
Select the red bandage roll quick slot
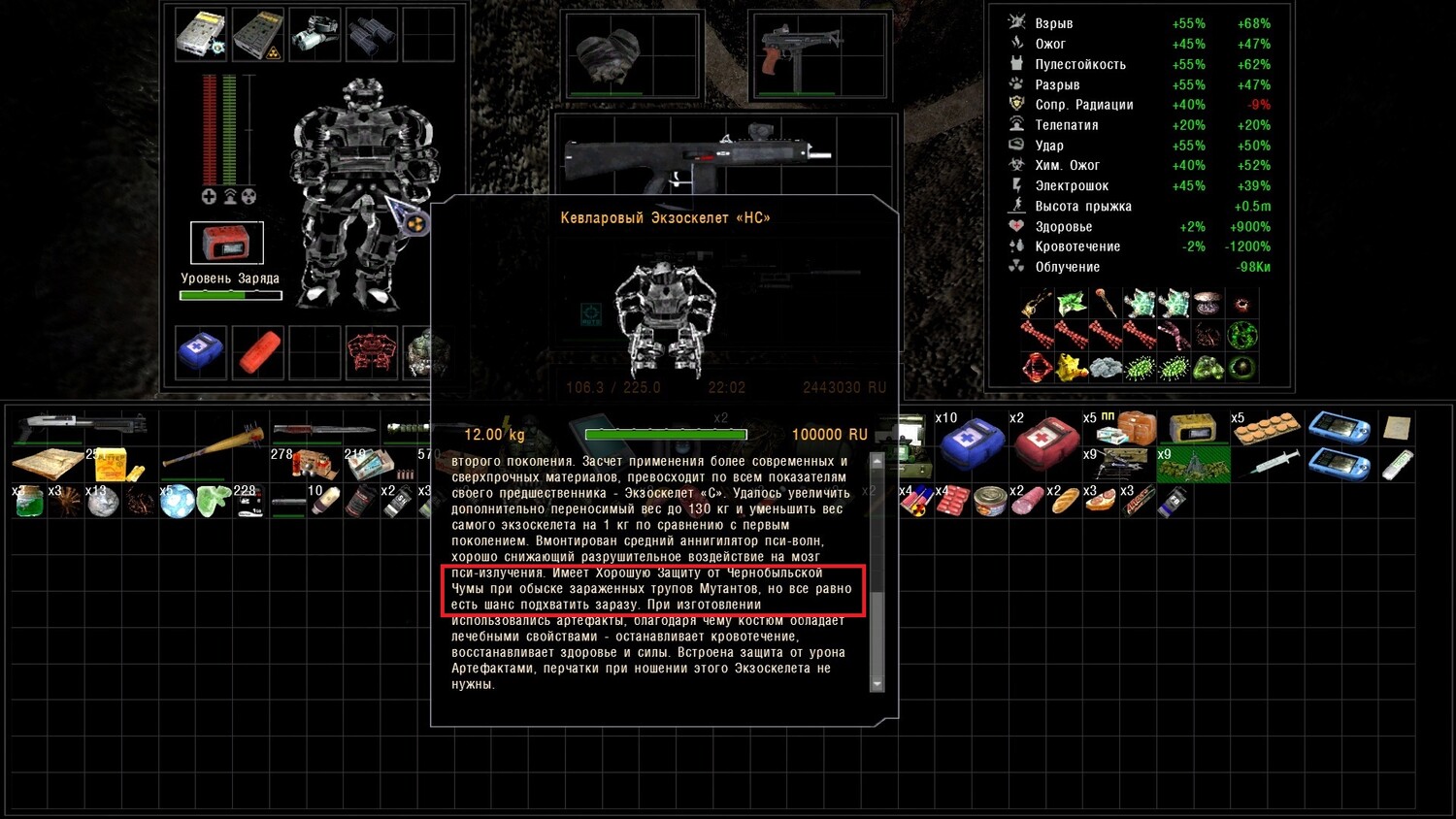tap(257, 351)
